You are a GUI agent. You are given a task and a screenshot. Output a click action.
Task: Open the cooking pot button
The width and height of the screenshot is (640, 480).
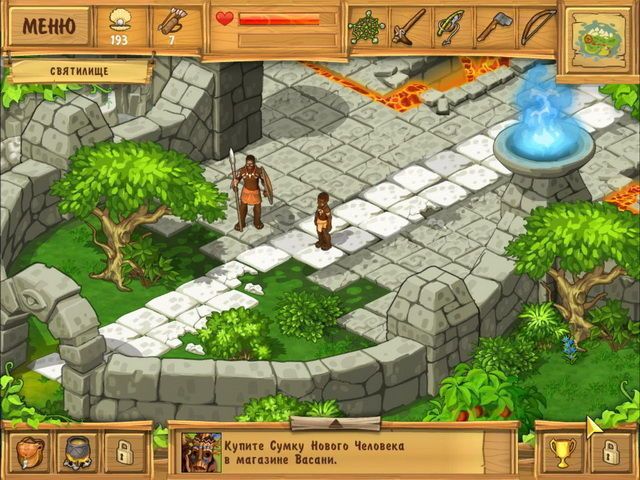(76, 451)
